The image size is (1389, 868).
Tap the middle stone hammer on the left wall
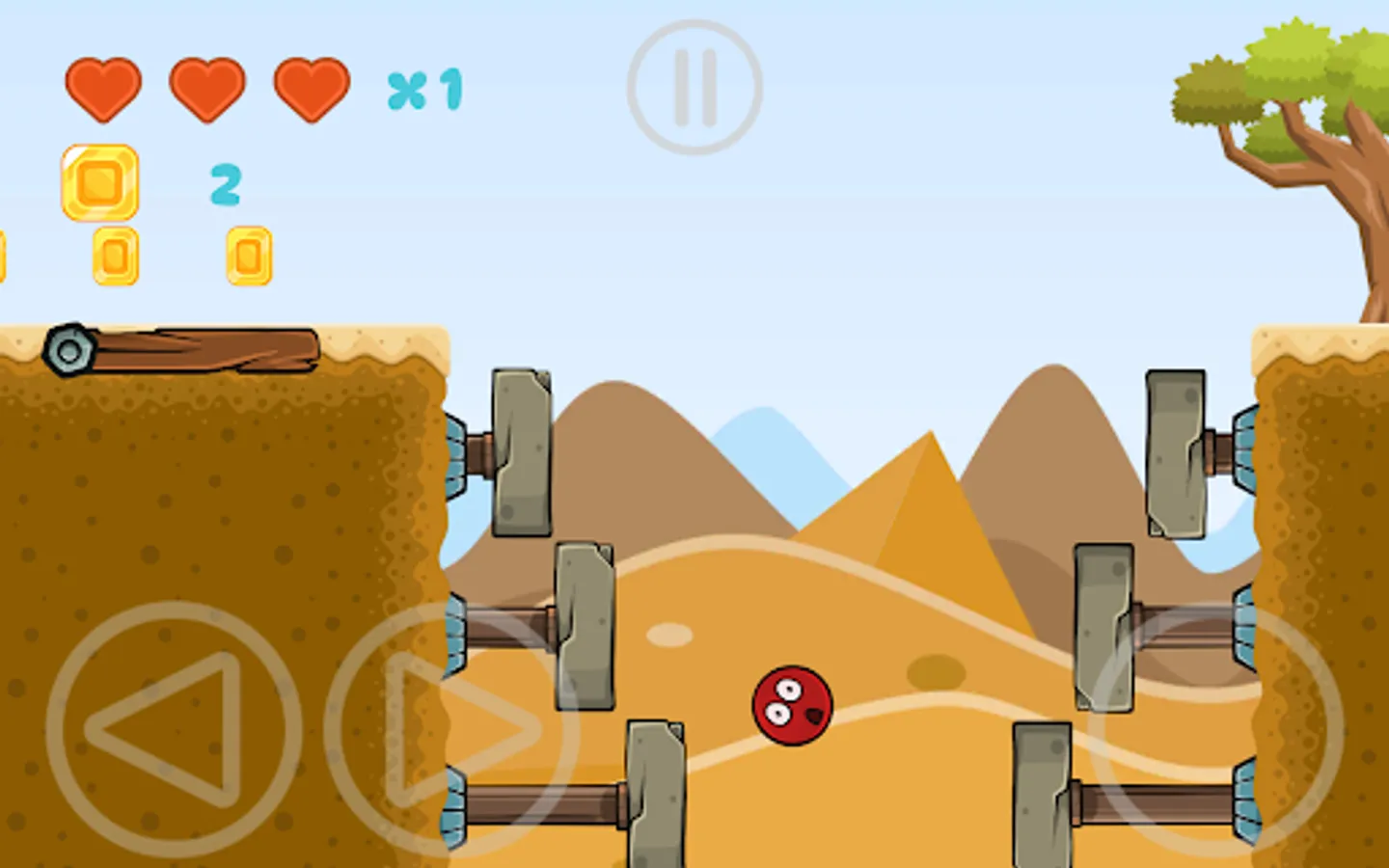584,627
